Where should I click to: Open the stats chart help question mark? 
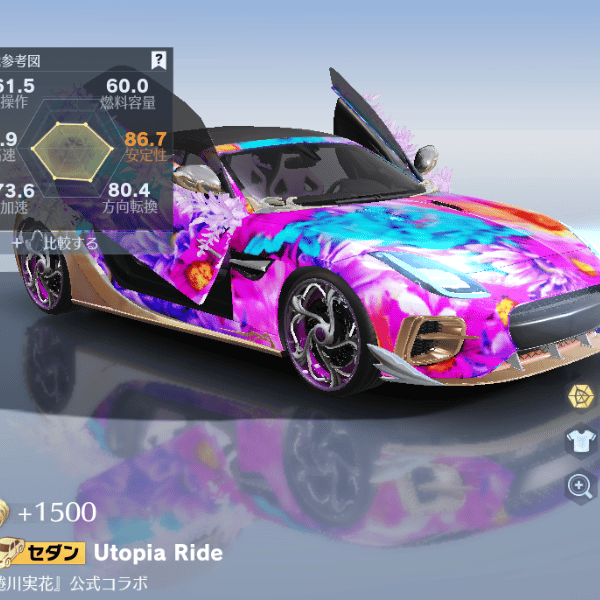(159, 60)
